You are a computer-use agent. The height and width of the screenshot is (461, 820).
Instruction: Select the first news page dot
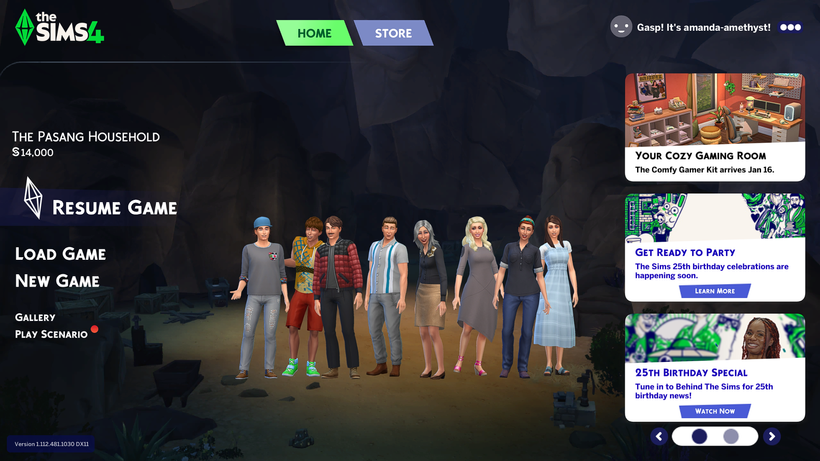pos(699,436)
